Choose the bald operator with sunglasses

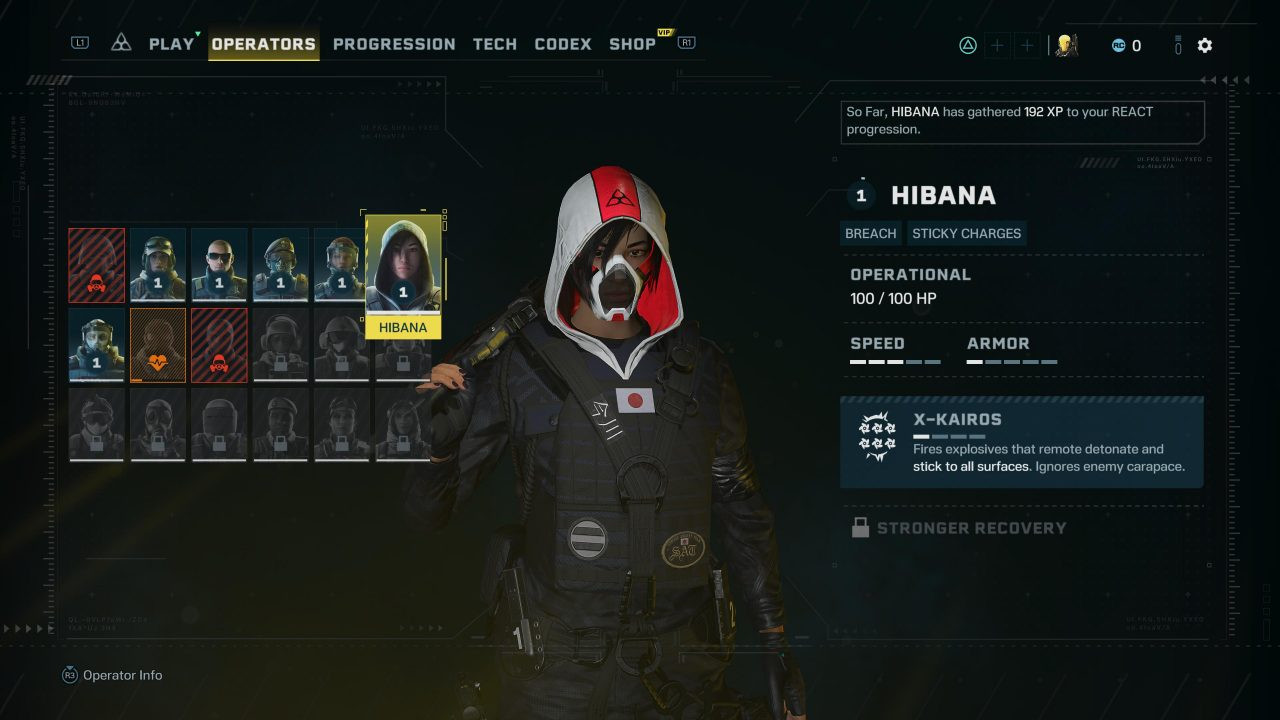pos(219,265)
